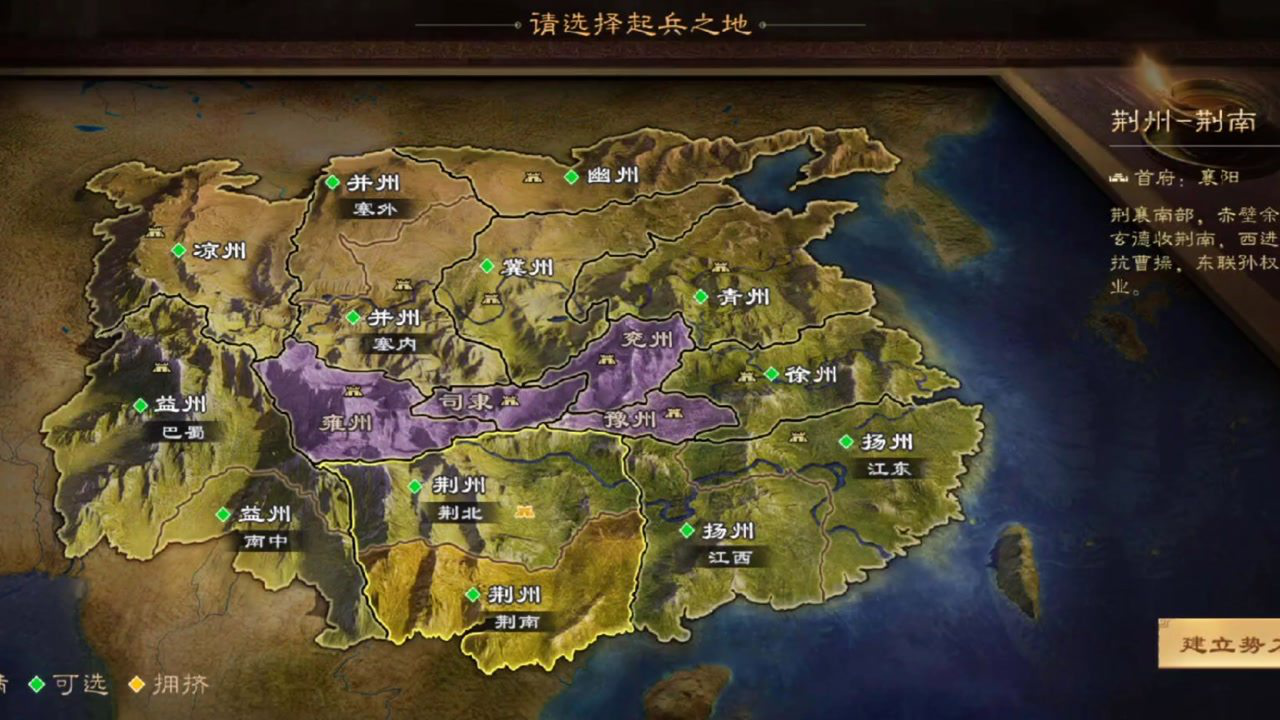This screenshot has width=1280, height=720.
Task: Click the city icon beside 益州-巴蜀
Action: pos(161,368)
